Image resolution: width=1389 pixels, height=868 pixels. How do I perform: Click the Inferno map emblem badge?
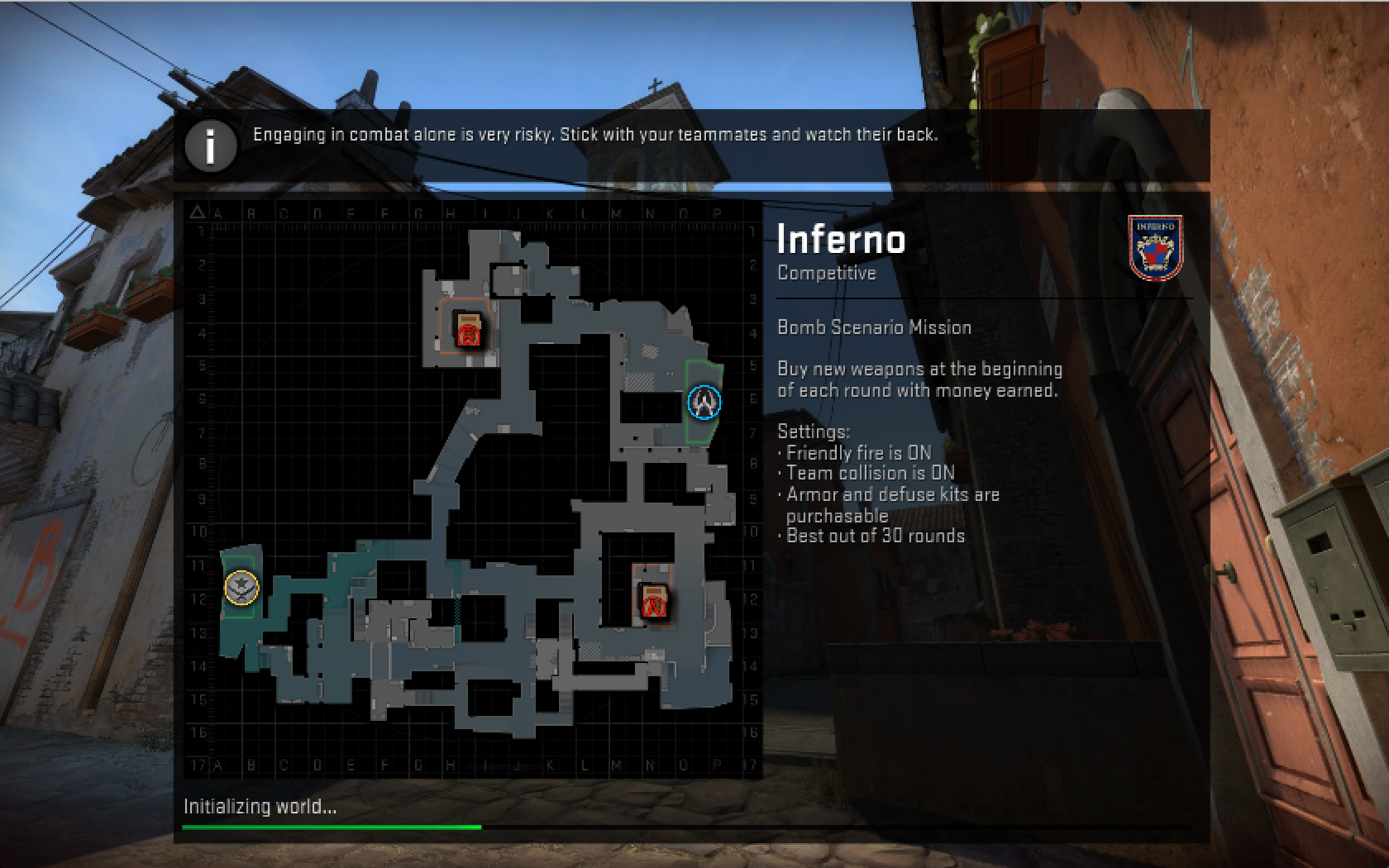tap(1155, 247)
